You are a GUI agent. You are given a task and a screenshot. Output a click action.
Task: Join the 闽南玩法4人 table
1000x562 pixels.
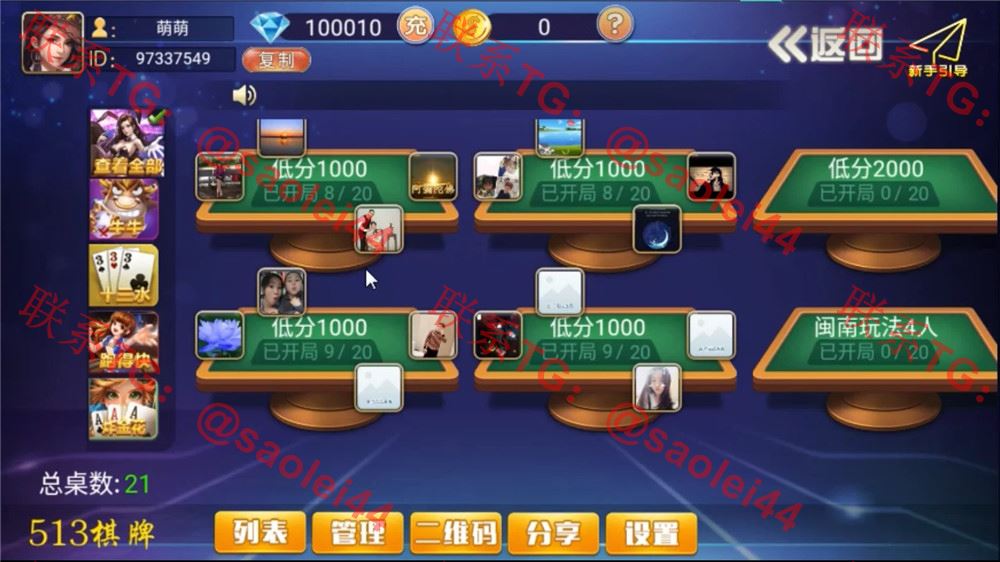[x=874, y=340]
